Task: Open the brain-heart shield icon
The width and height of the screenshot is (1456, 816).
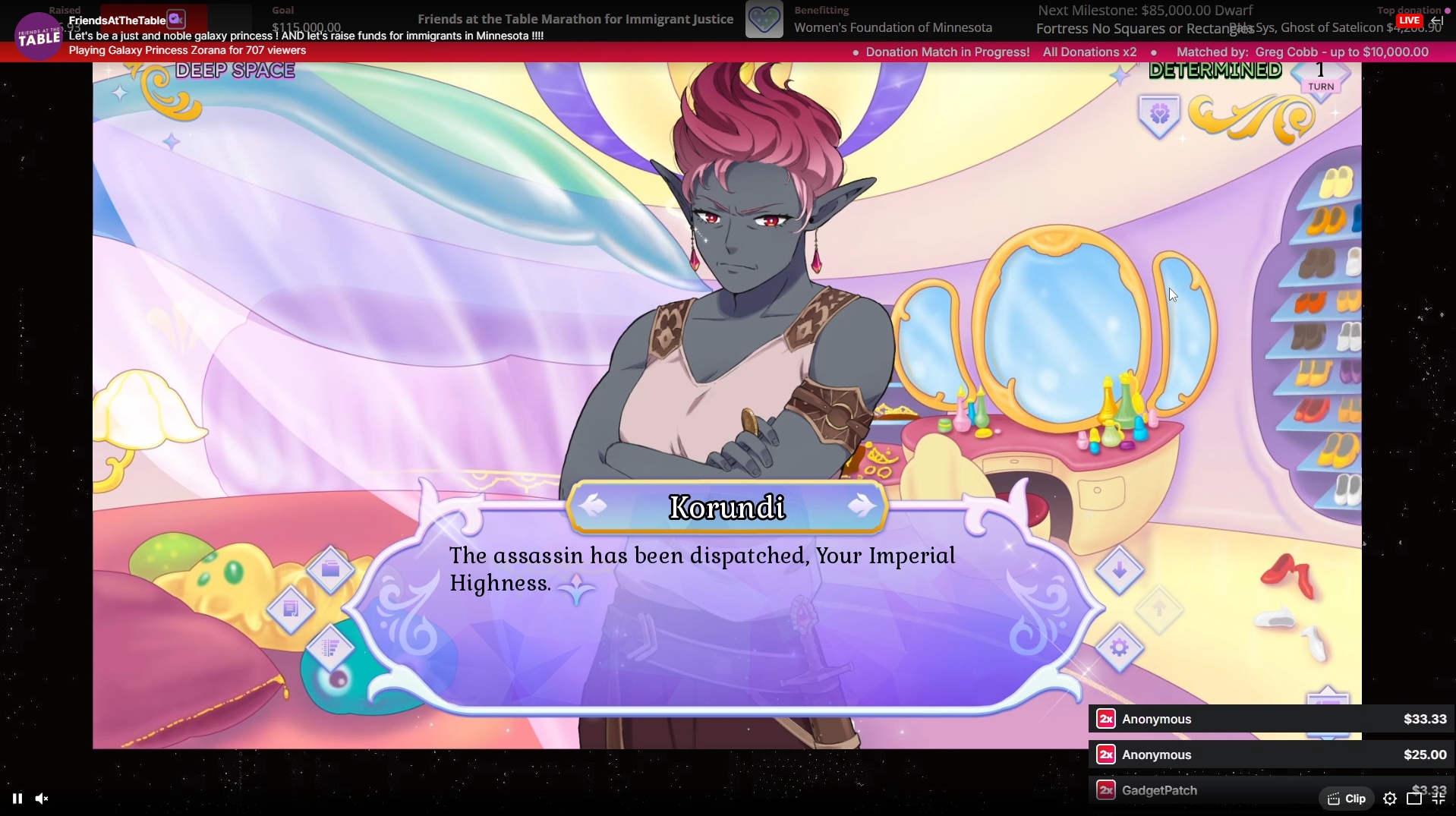Action: pos(1159,115)
